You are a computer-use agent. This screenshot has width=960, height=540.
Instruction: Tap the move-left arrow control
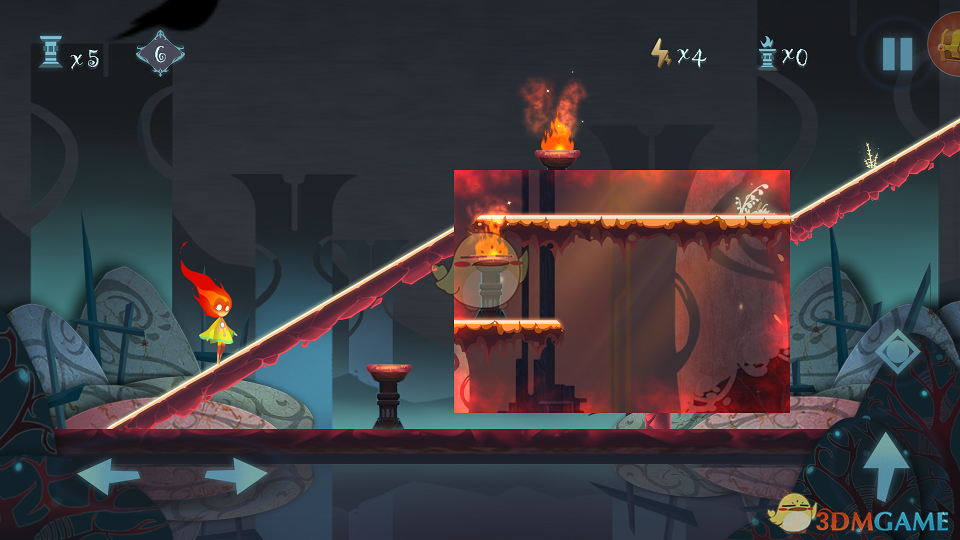coord(108,476)
